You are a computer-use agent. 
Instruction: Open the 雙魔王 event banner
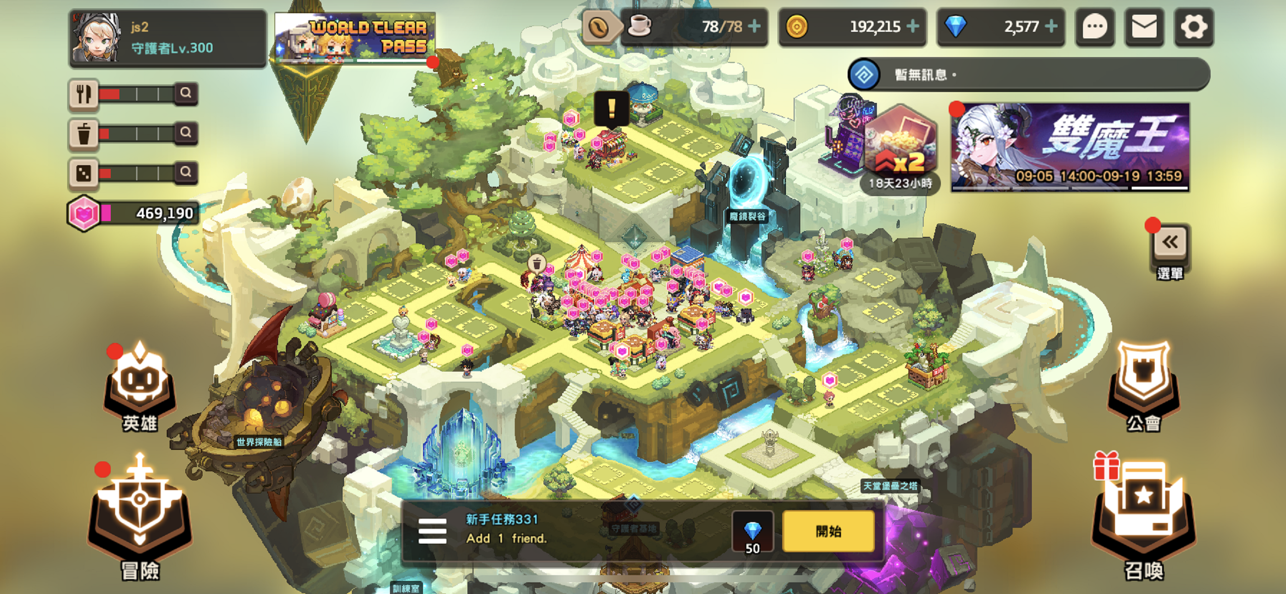click(x=1070, y=146)
